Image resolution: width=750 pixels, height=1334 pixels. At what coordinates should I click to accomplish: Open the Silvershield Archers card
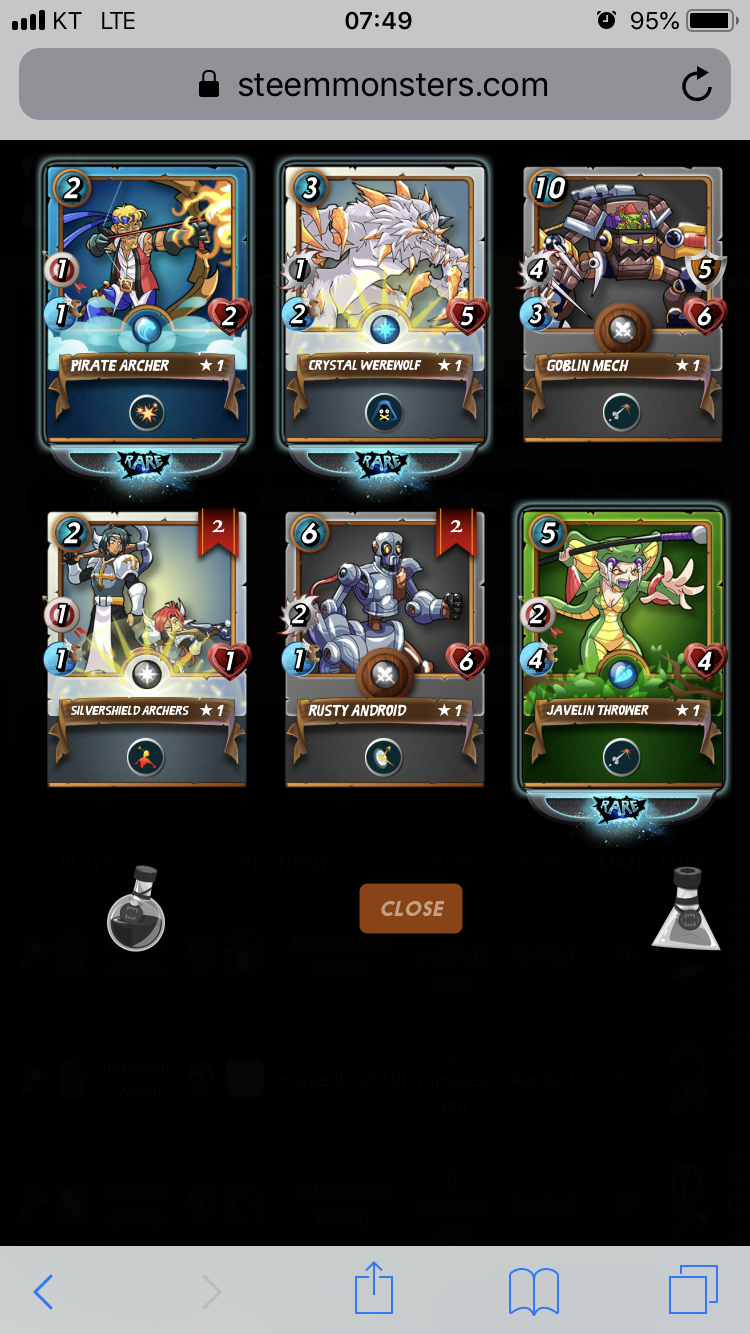pyautogui.click(x=146, y=648)
